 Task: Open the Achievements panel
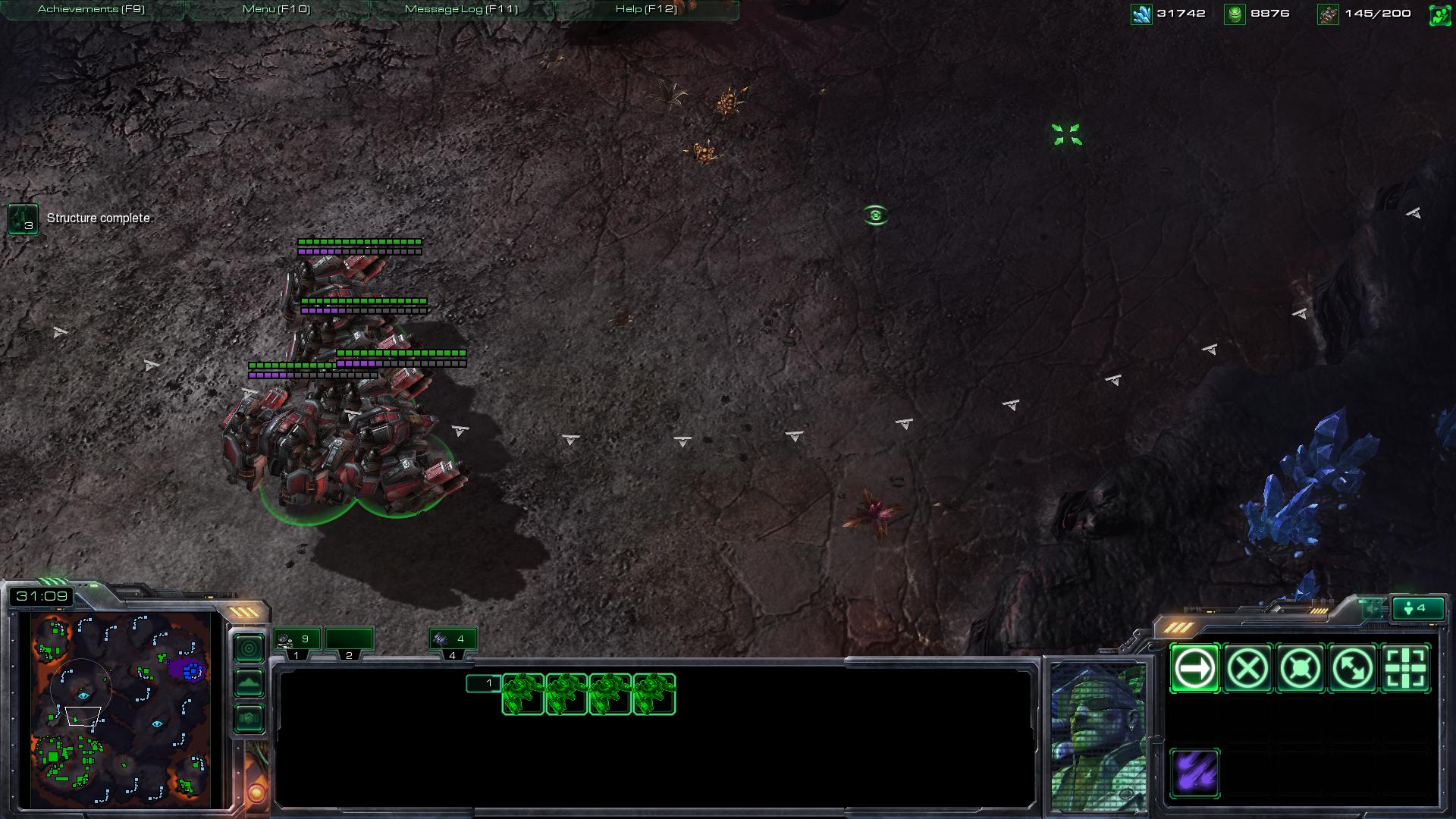(x=91, y=9)
